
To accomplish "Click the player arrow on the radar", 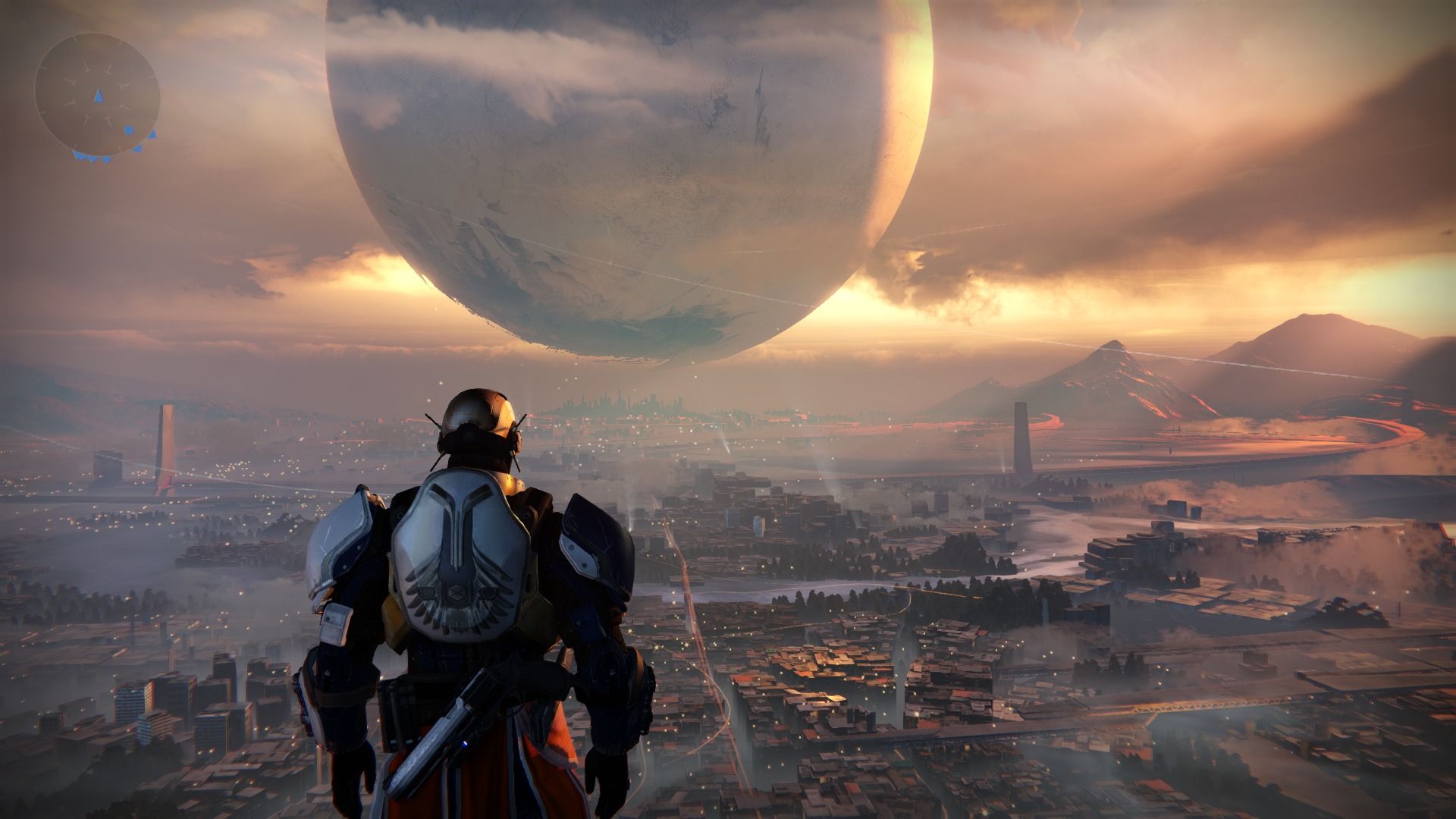I will (99, 96).
